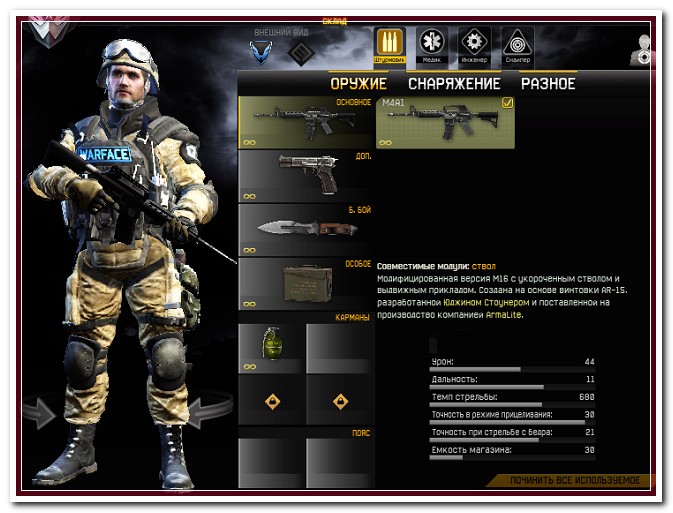Screen dimensions: 673x513
Task: Rotate character with the right arrow
Action: (209, 410)
